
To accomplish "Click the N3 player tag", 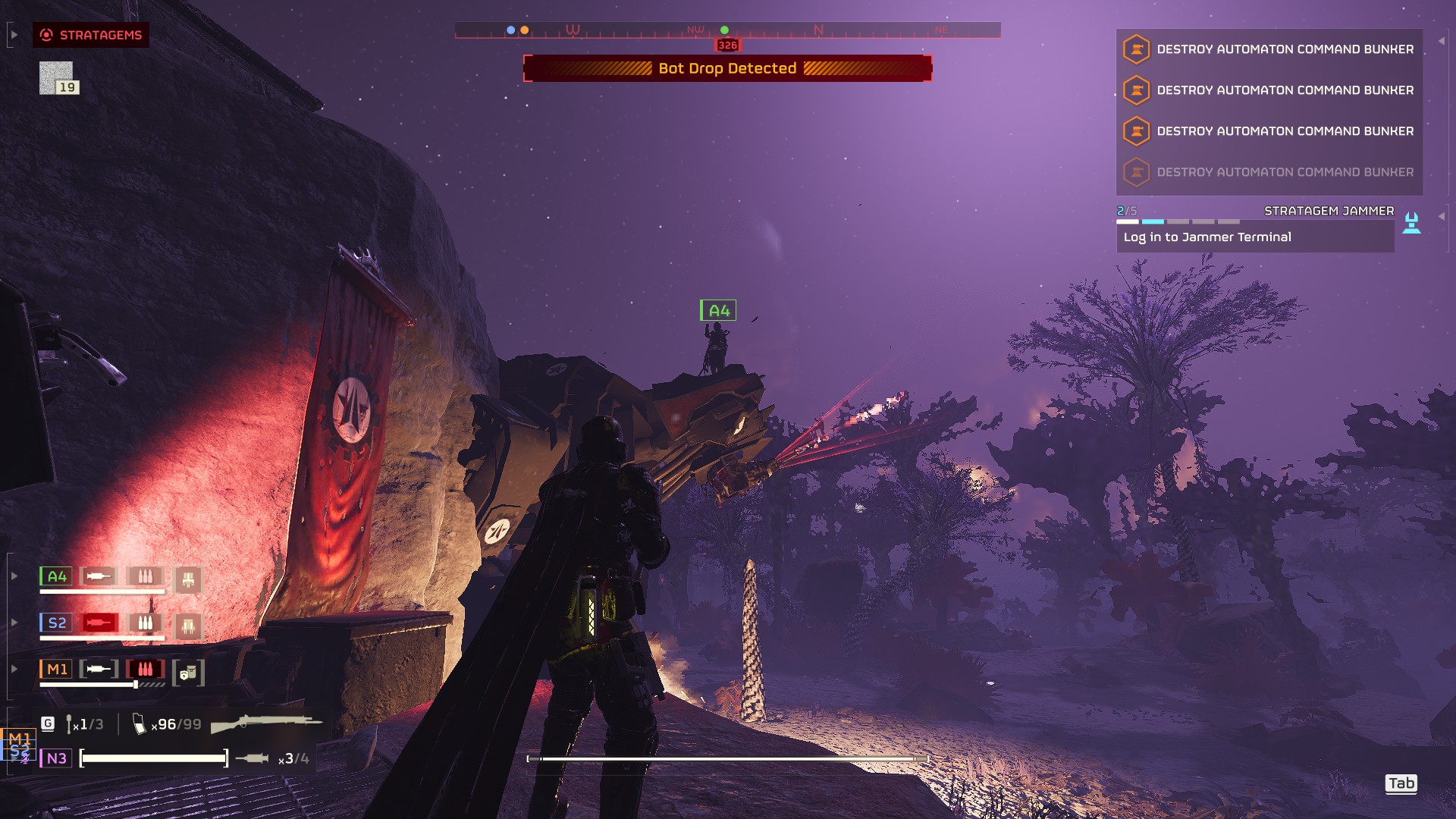I will [56, 758].
